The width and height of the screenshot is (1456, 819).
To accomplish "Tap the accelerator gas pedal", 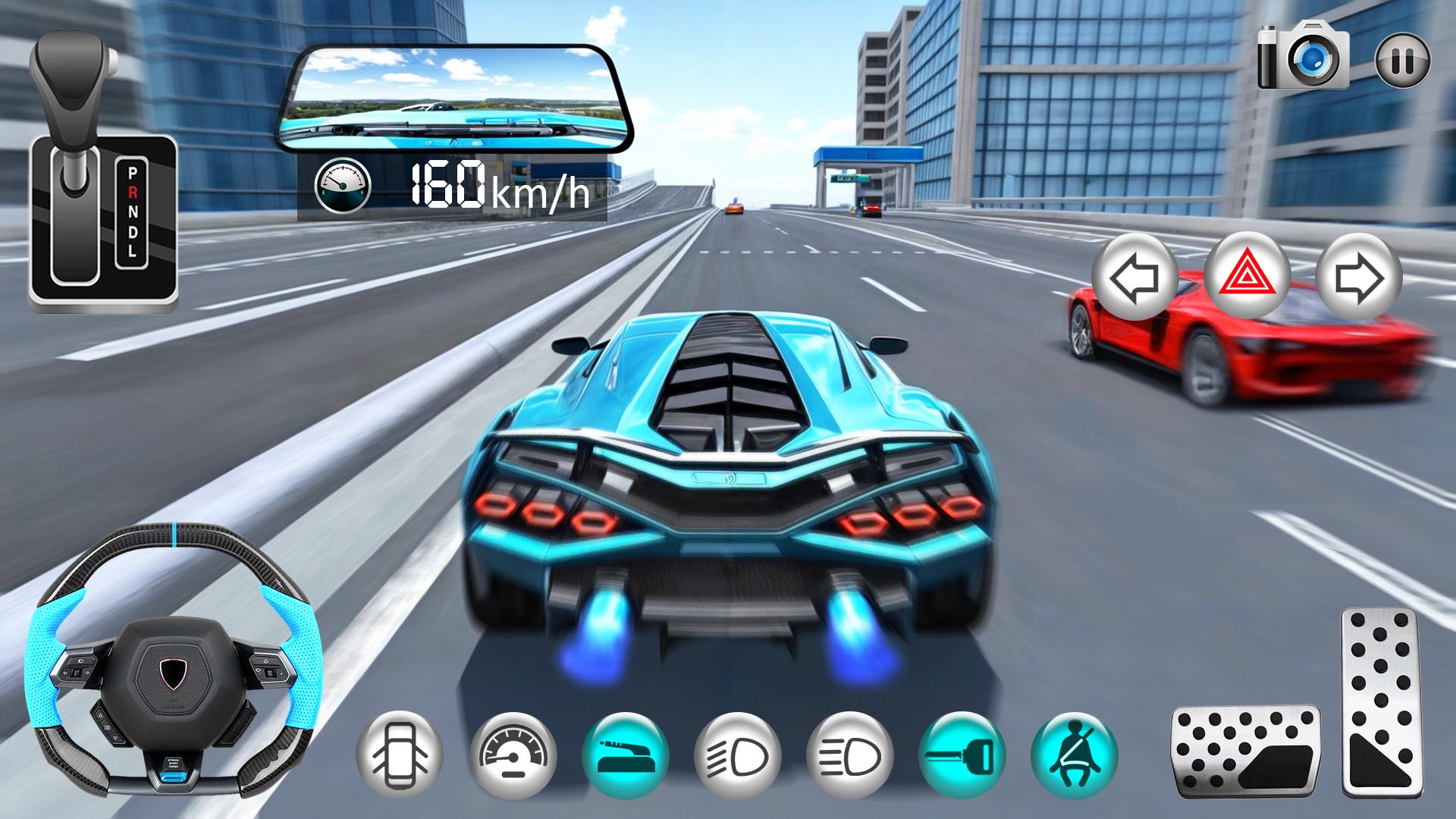I will tap(1379, 701).
